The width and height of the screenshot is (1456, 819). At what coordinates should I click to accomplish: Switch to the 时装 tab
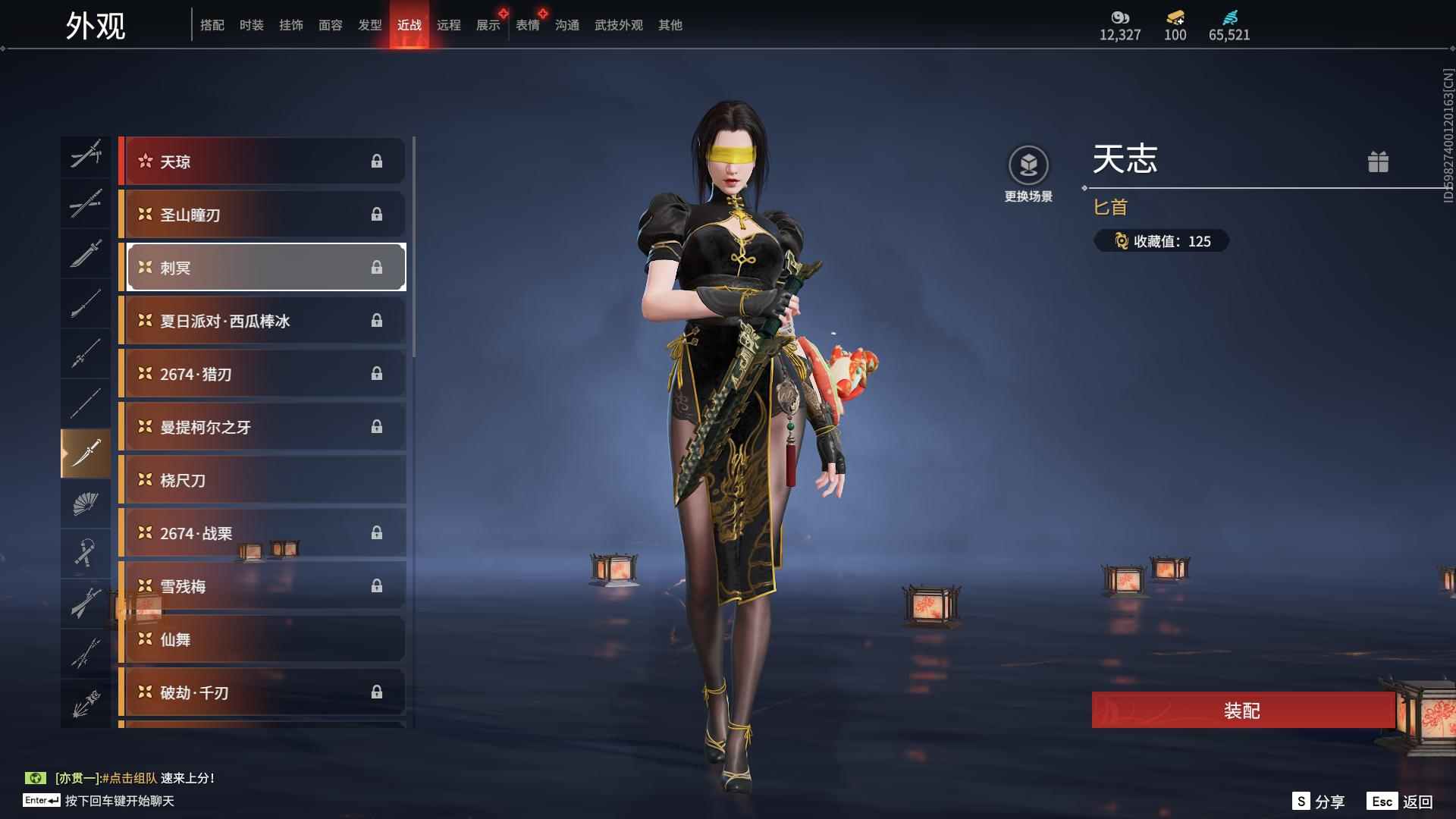coord(252,25)
